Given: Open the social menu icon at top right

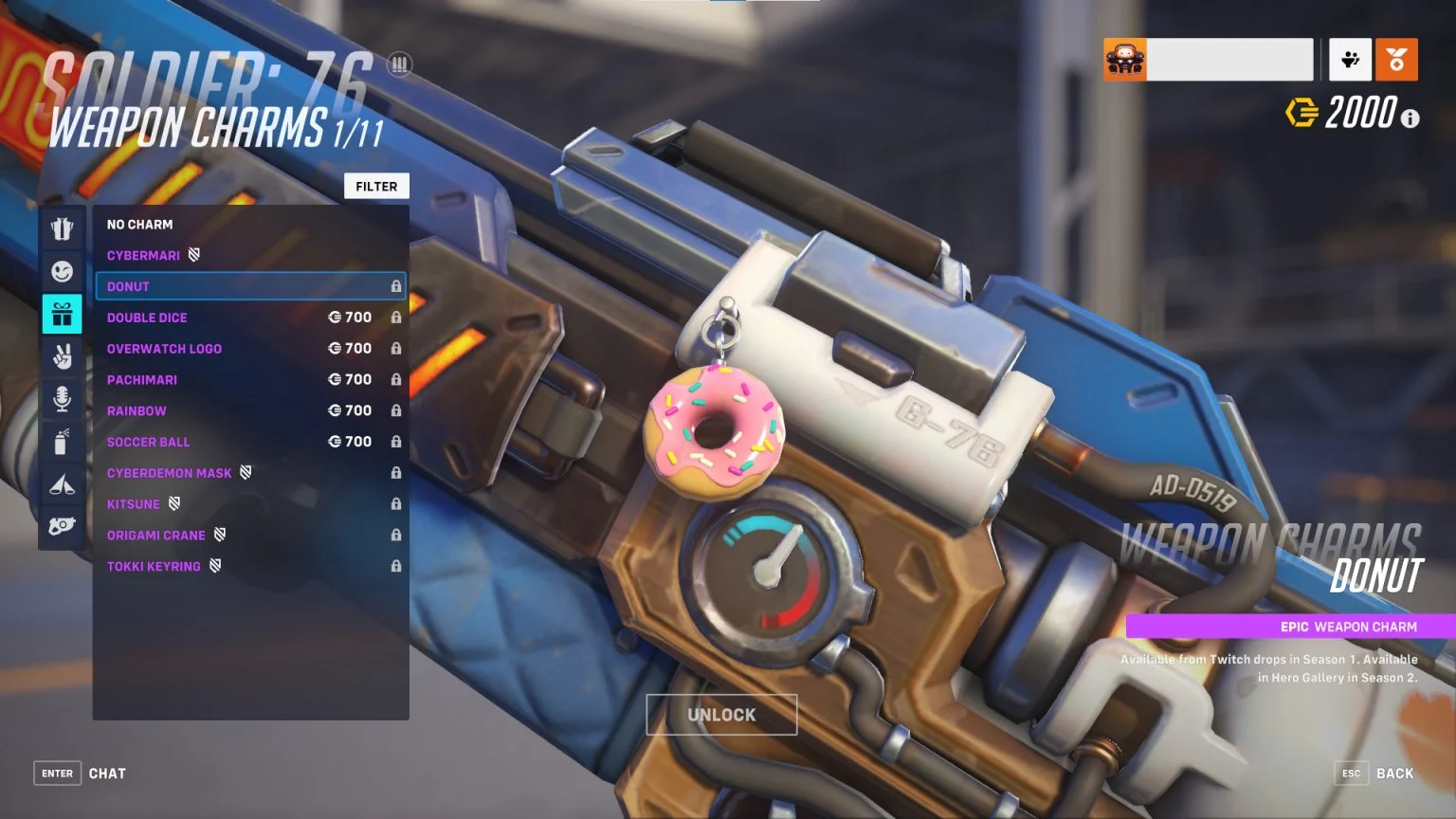Looking at the screenshot, I should [1350, 59].
